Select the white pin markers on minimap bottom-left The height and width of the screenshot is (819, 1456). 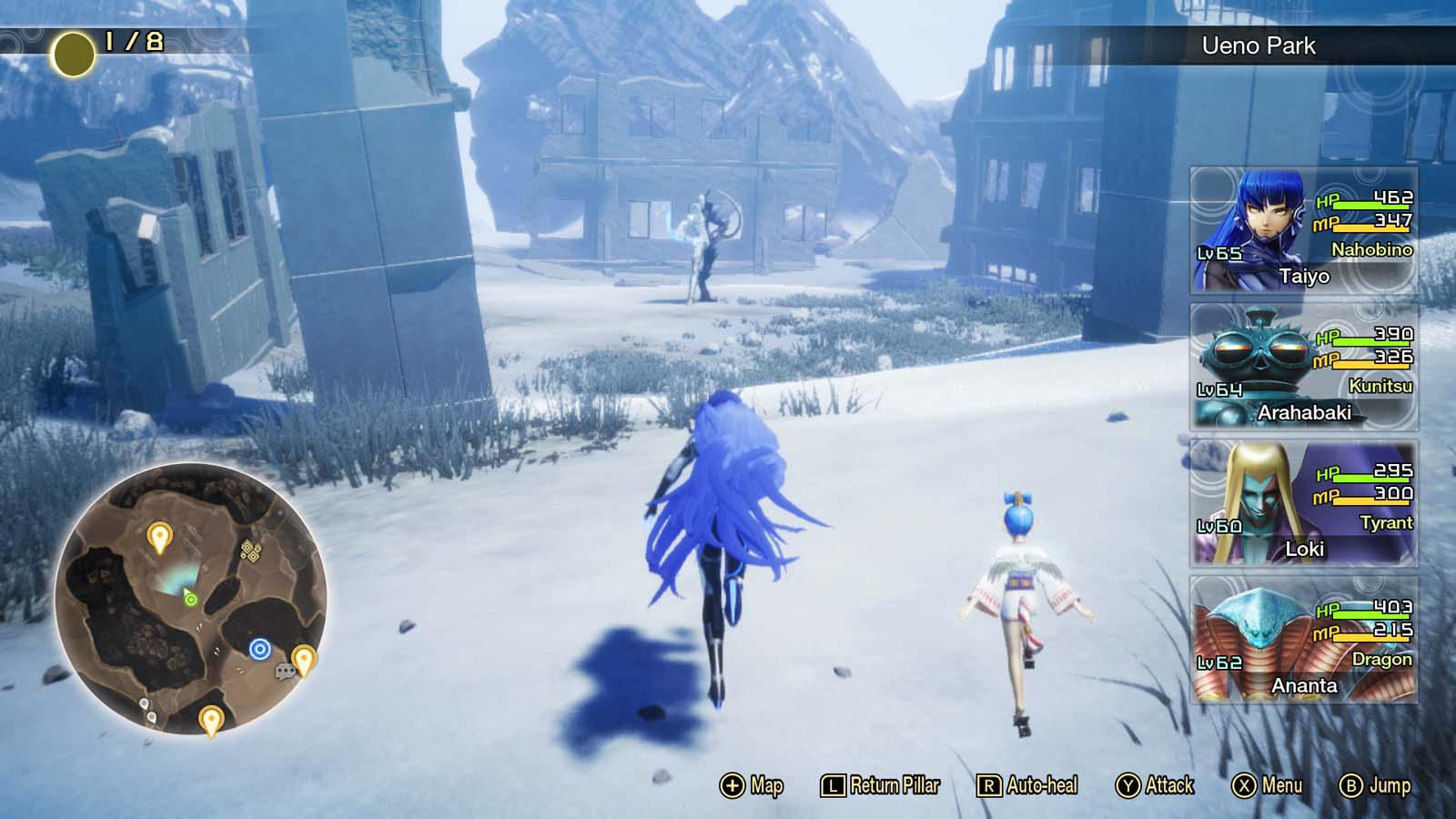coord(148,710)
